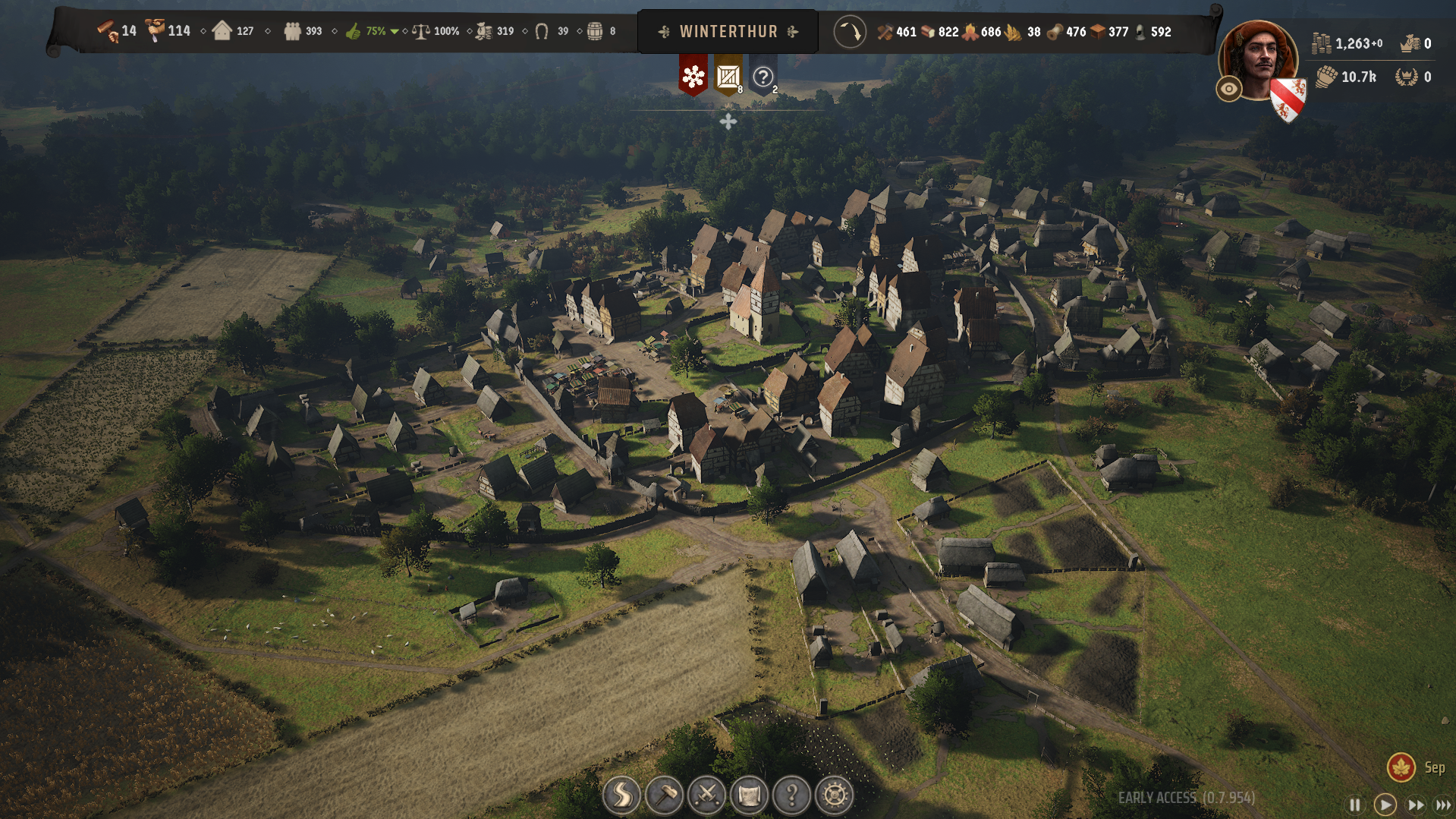This screenshot has width=1456, height=819.
Task: Open the map scroll button
Action: [x=750, y=795]
